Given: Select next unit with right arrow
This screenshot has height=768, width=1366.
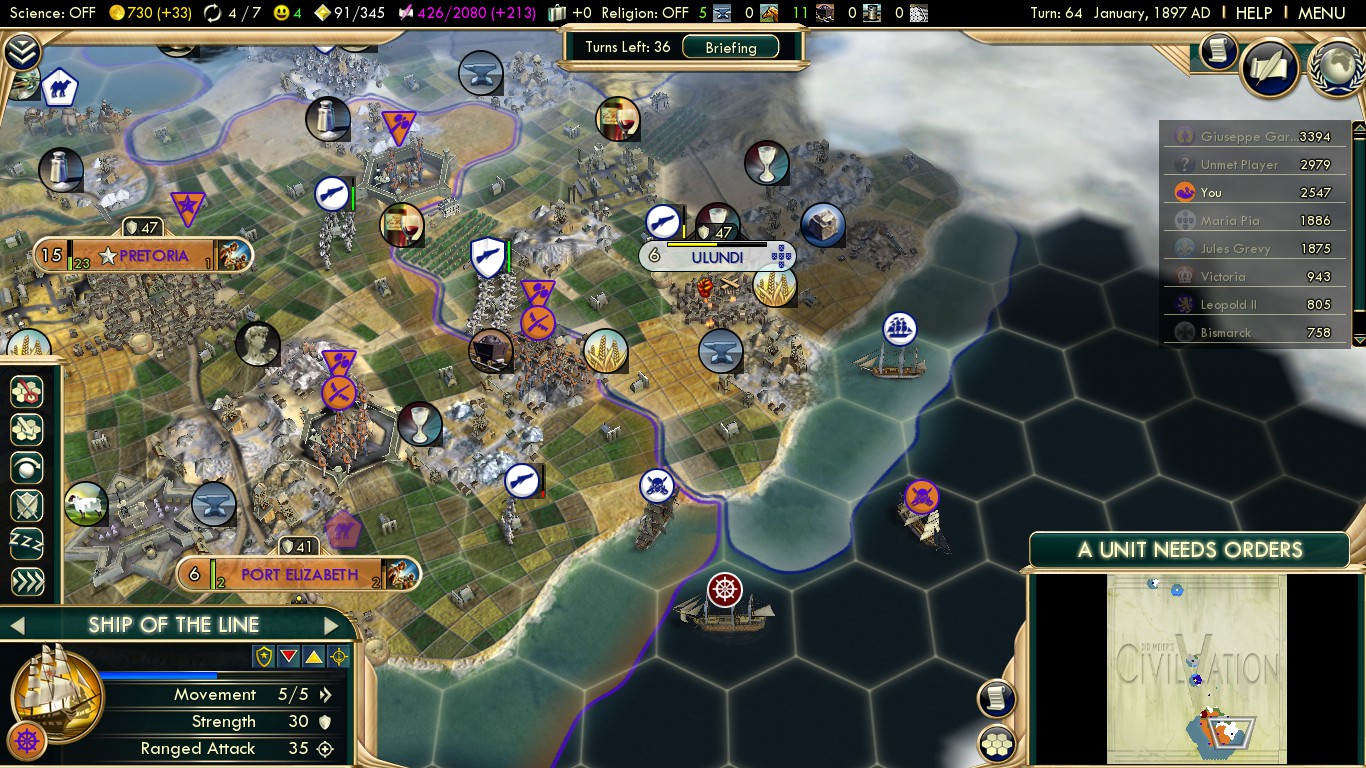Looking at the screenshot, I should (x=332, y=626).
